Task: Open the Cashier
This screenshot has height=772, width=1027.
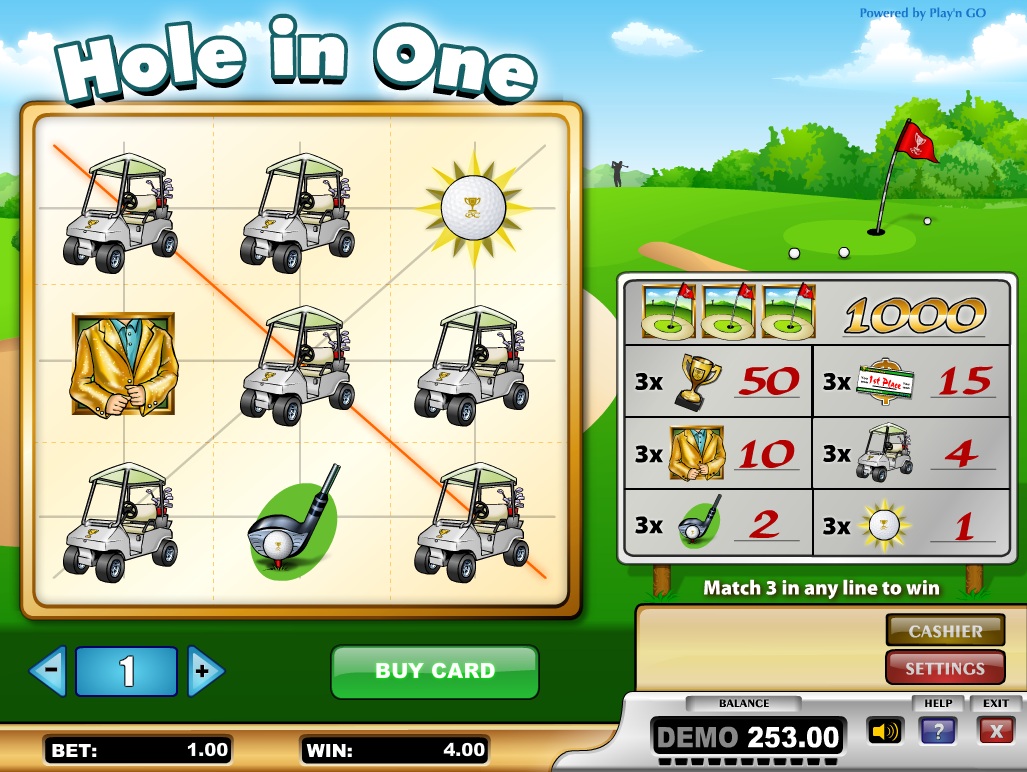Action: (x=945, y=631)
